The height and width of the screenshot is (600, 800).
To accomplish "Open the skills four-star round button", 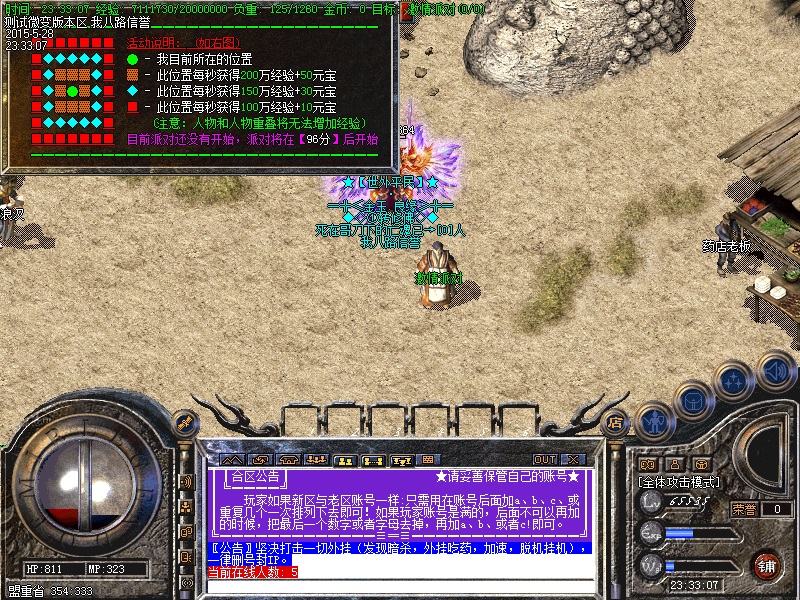I will [x=734, y=380].
